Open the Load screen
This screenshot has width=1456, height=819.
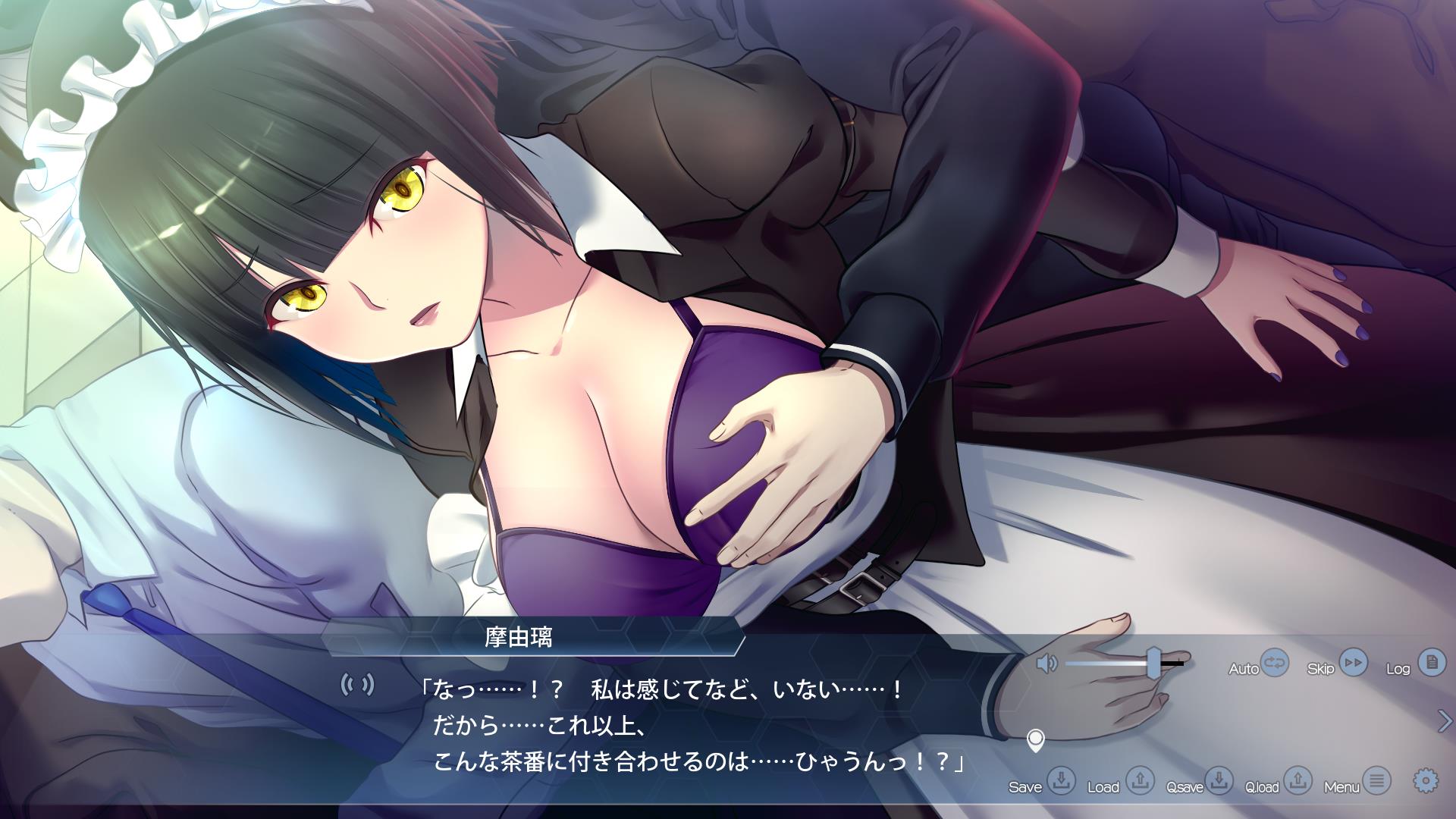[1139, 780]
